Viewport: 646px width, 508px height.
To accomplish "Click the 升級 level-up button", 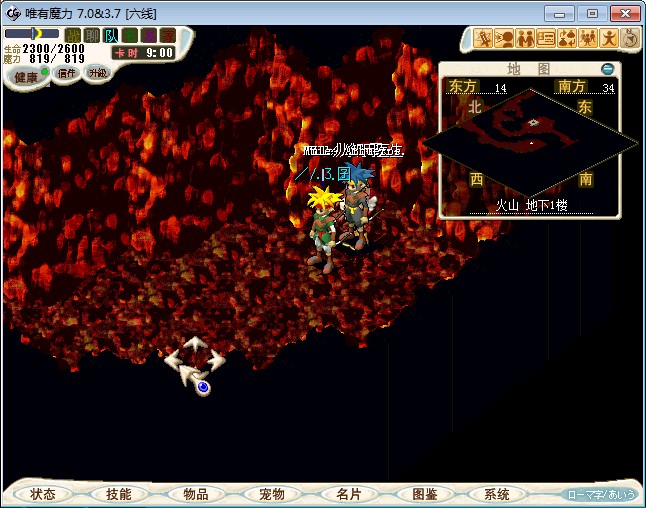I will [x=97, y=73].
